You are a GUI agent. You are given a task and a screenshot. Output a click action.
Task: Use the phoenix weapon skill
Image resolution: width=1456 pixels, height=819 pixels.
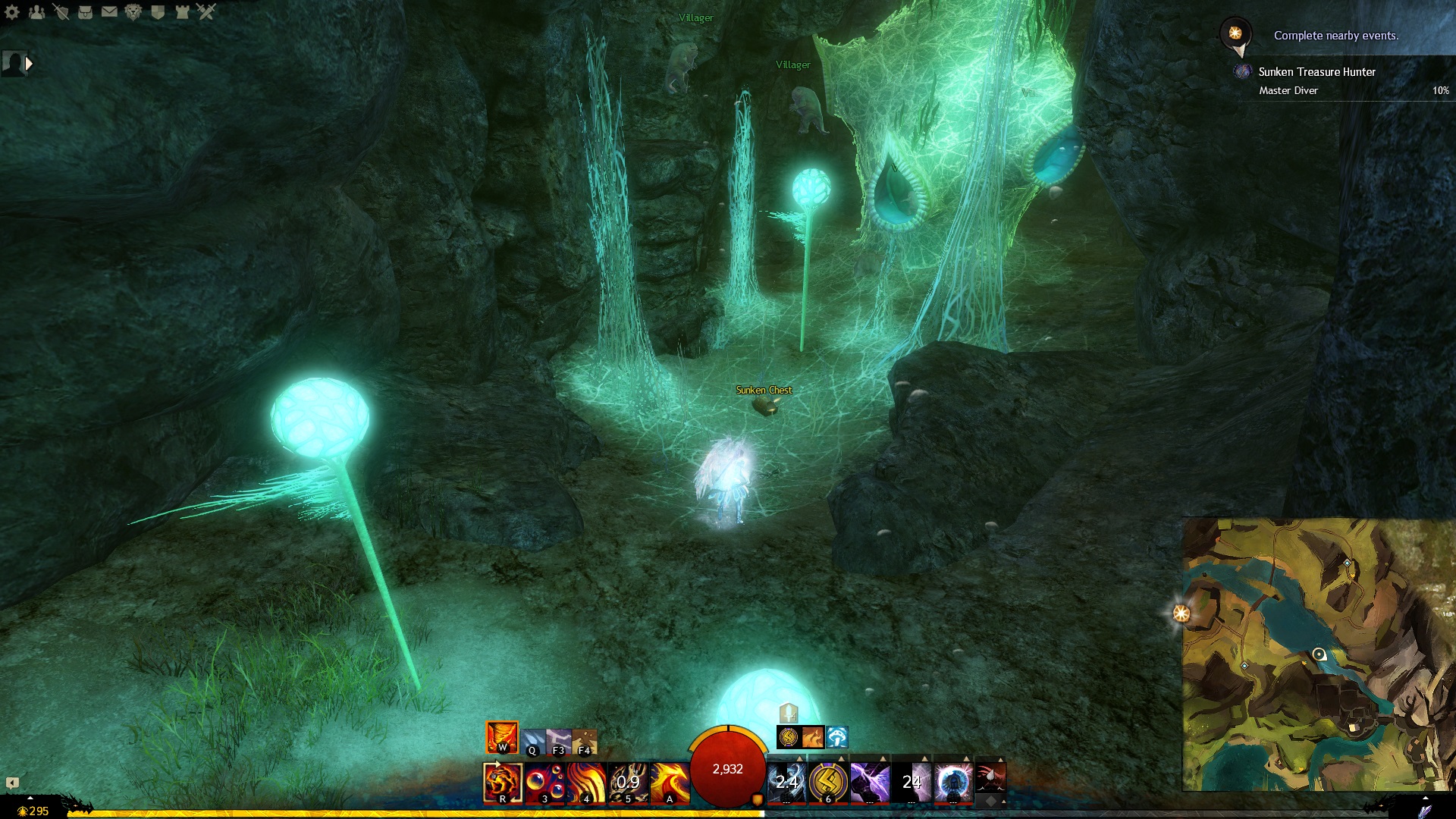point(670,783)
